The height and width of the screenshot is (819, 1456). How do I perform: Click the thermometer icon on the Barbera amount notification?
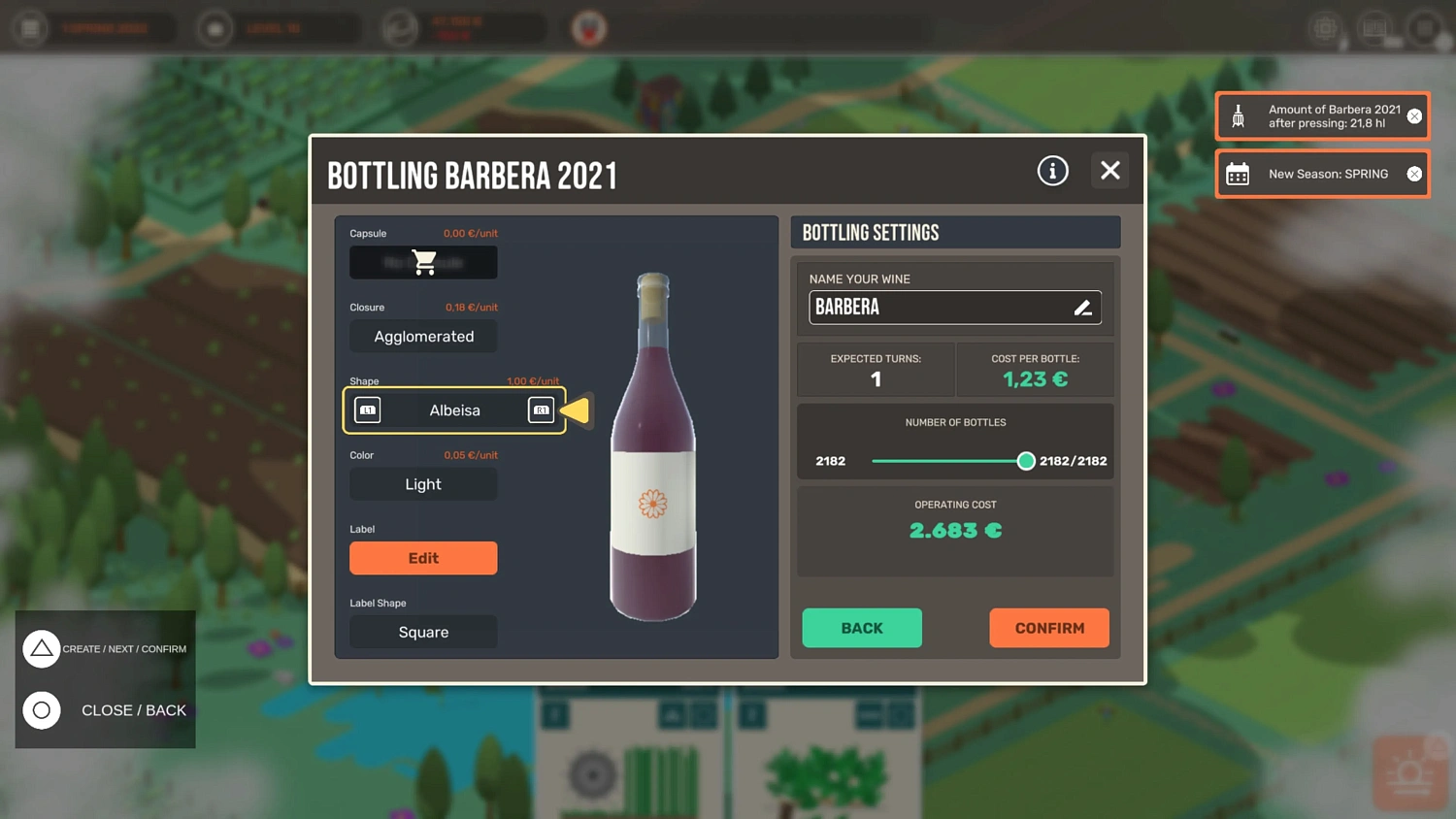[1238, 115]
